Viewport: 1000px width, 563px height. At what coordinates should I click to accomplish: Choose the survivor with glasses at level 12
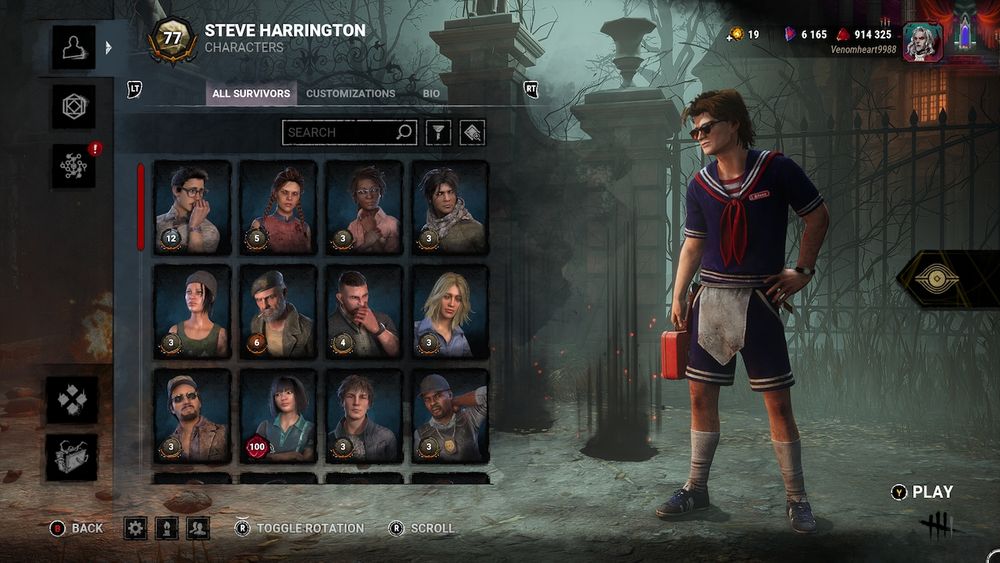click(192, 207)
